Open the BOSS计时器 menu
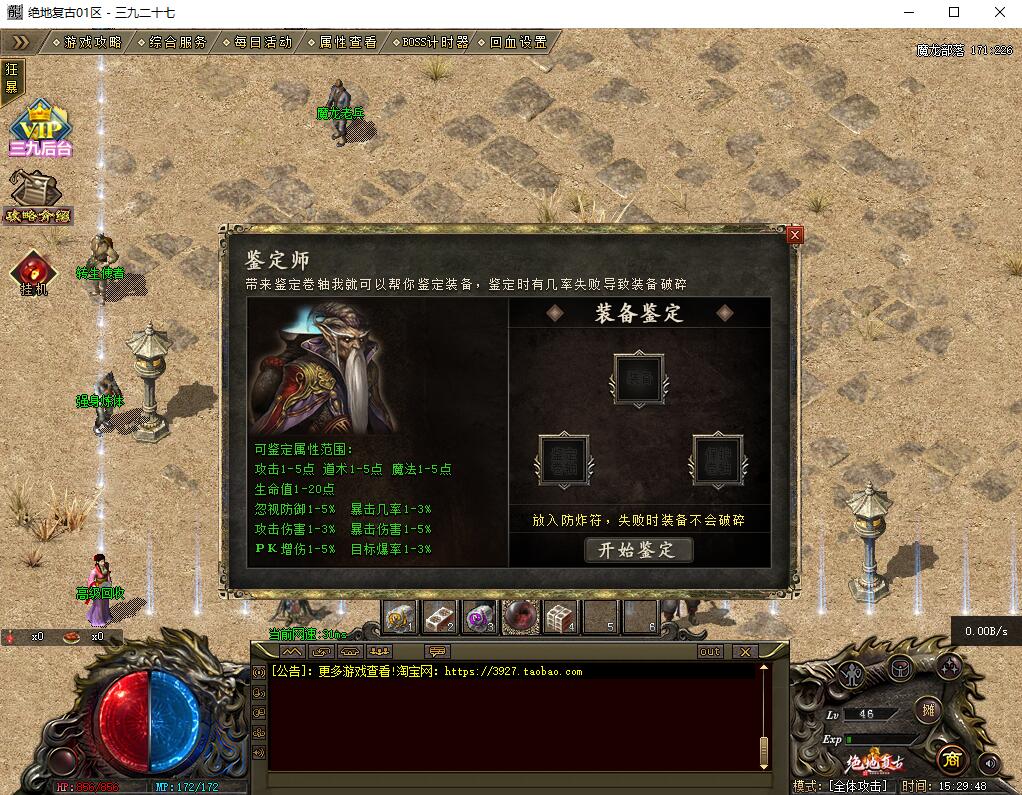Screen dimensions: 1022x795 (x=434, y=42)
